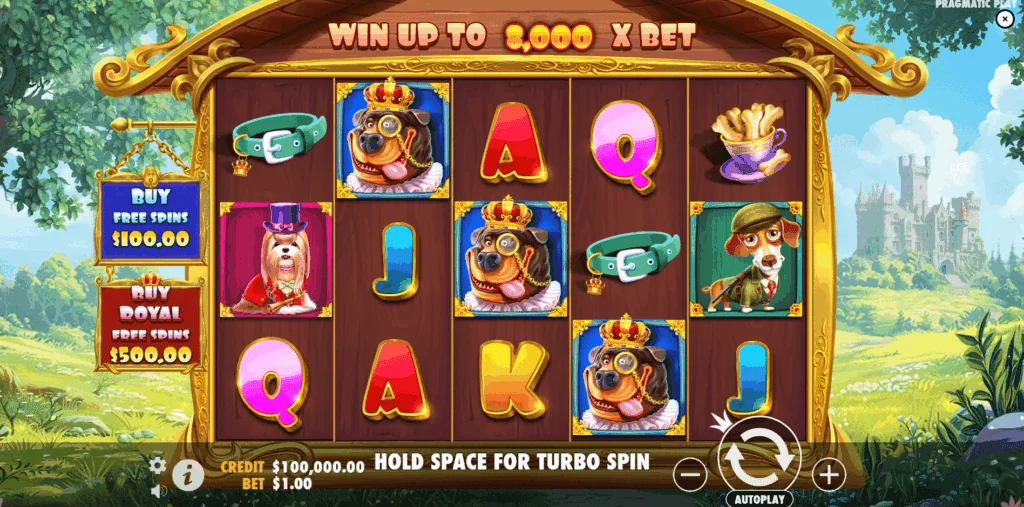Open the Autoplay options

(759, 498)
